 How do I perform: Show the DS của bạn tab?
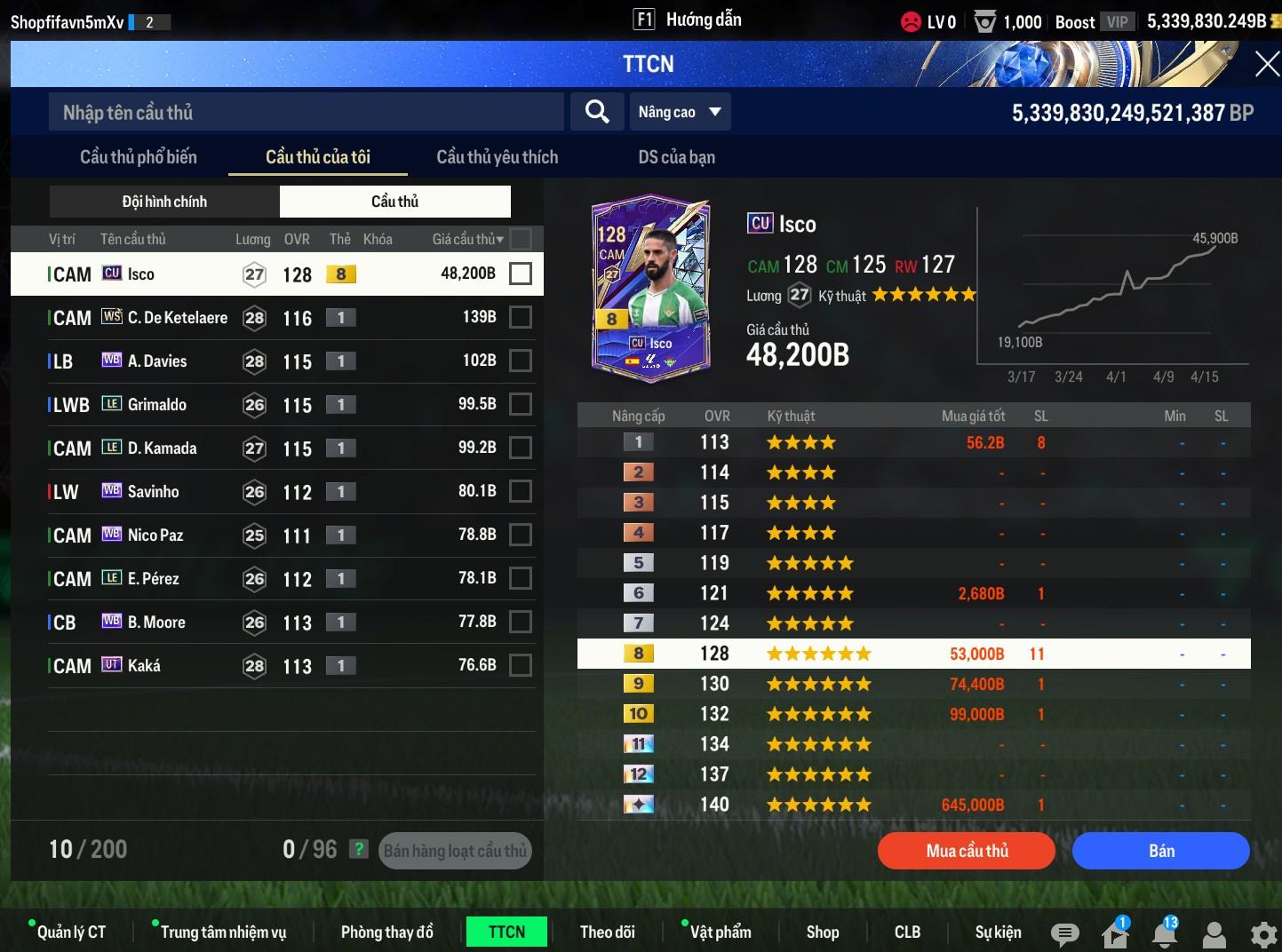coord(676,157)
